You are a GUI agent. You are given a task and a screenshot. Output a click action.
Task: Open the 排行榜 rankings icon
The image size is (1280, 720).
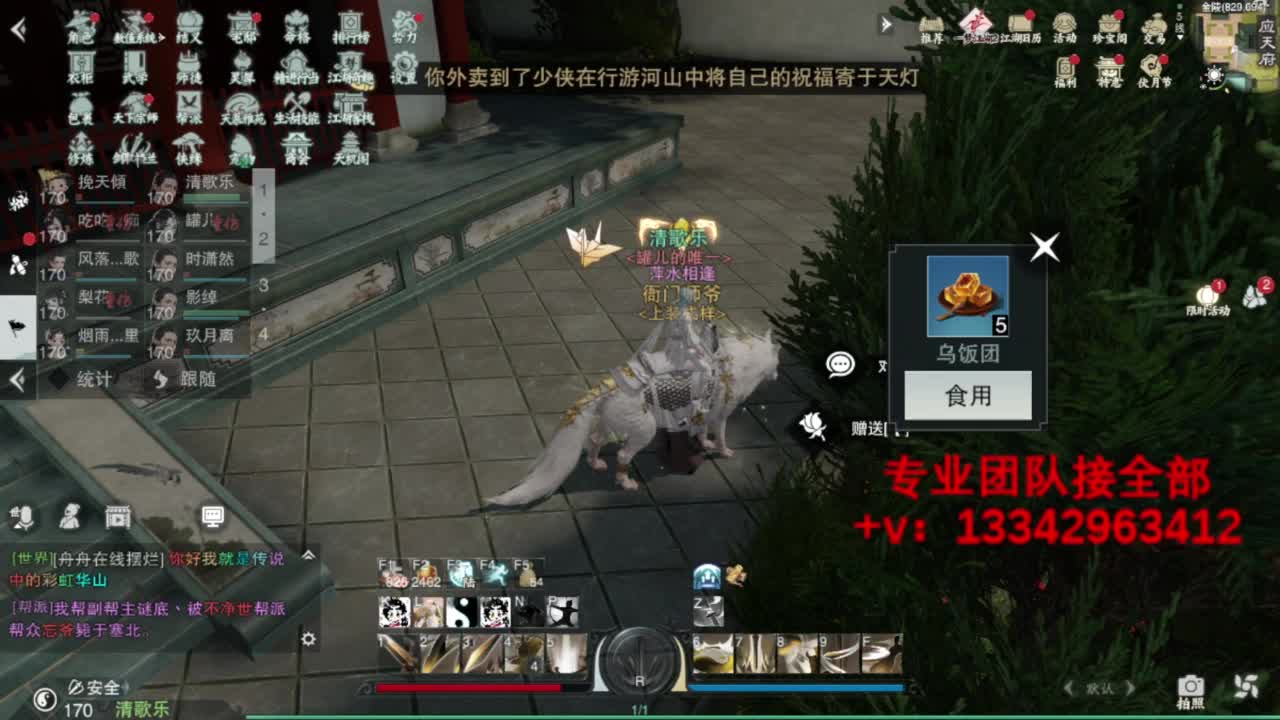coord(350,25)
